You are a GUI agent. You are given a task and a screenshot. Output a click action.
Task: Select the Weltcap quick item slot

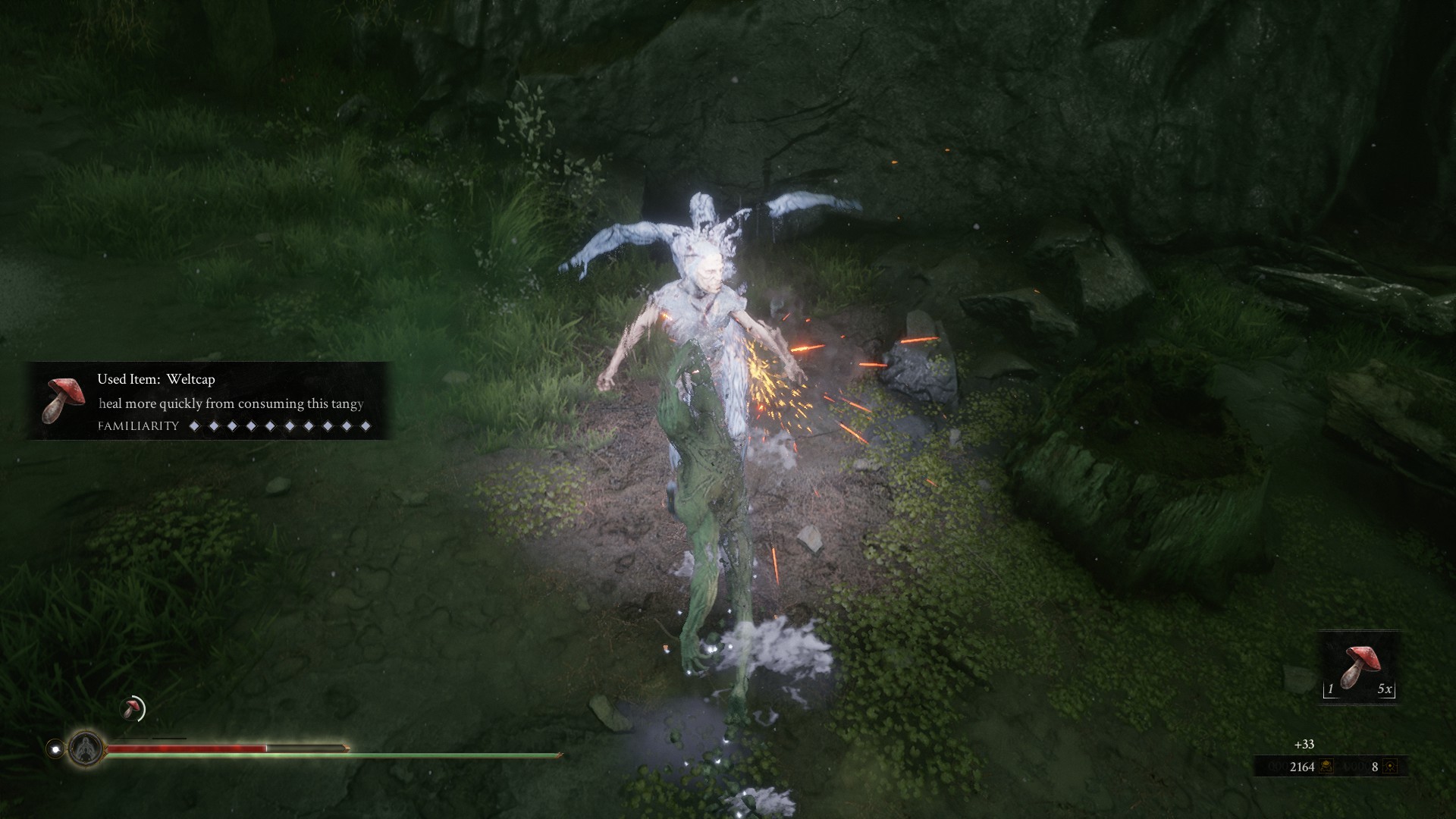(x=1360, y=667)
